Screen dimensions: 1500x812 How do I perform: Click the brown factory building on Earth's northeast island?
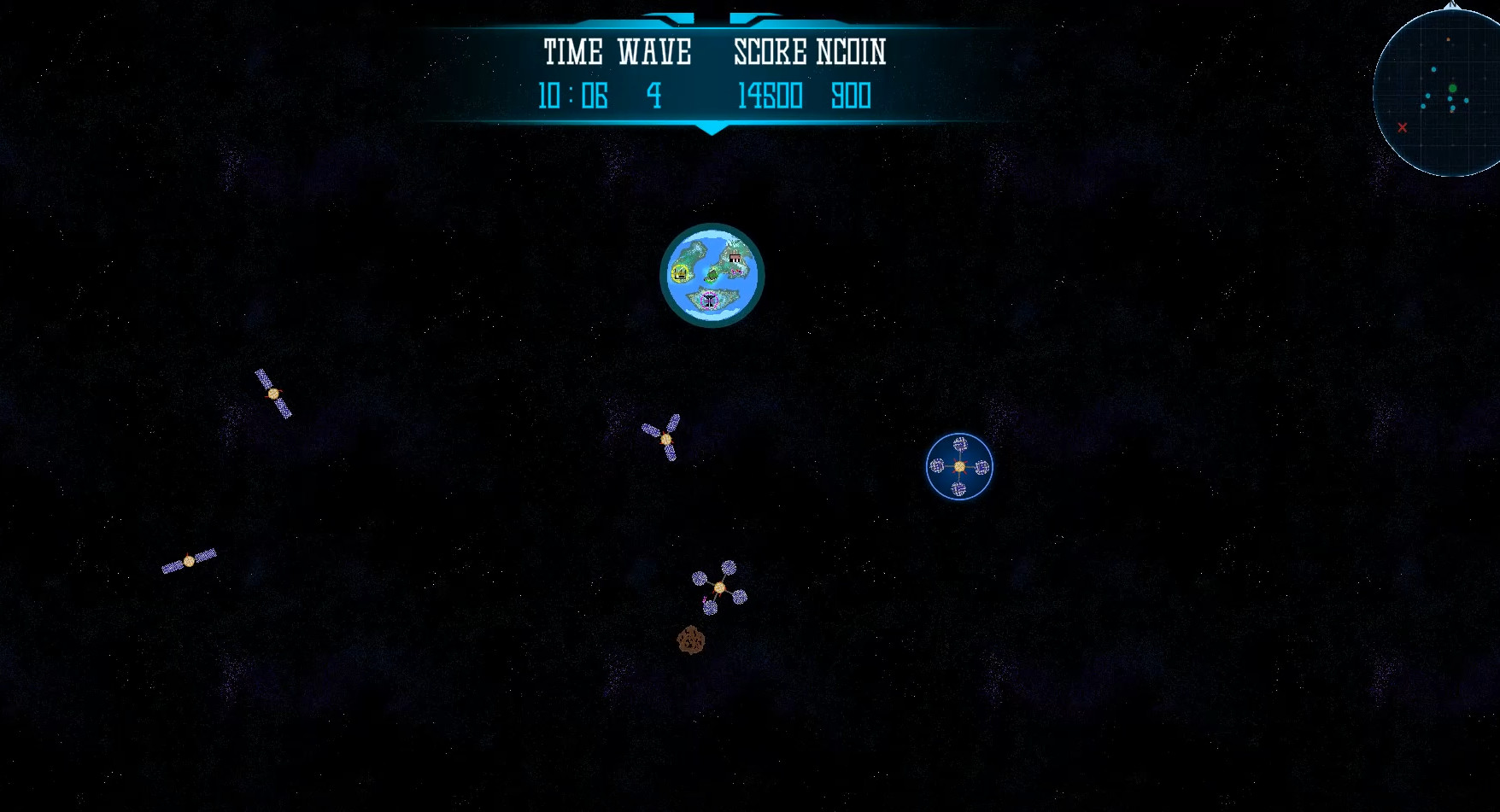pyautogui.click(x=735, y=257)
